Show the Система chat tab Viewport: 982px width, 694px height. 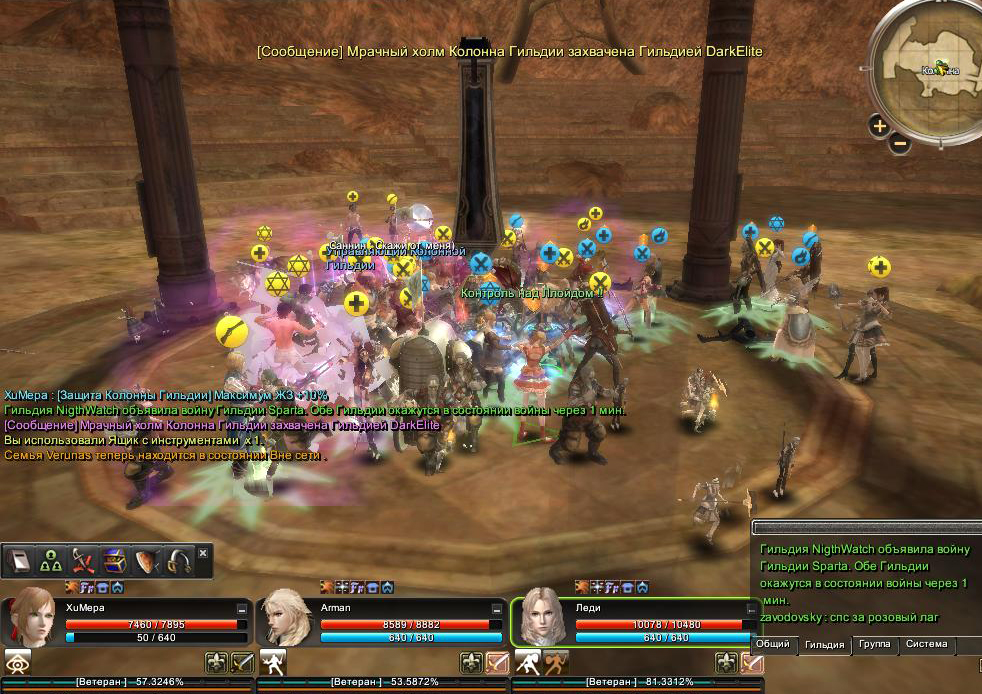(x=926, y=645)
